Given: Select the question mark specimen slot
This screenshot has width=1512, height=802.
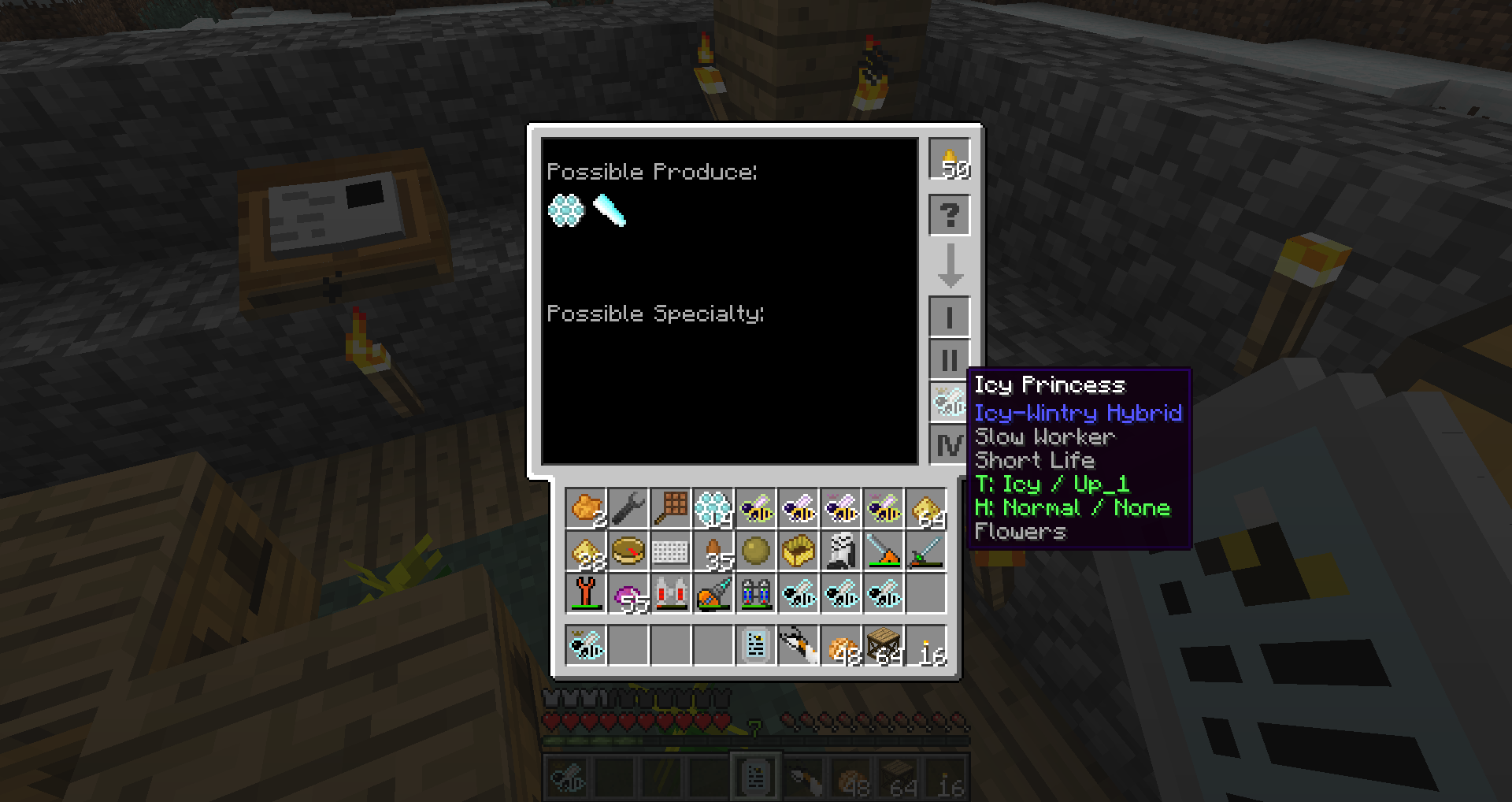Looking at the screenshot, I should [950, 215].
